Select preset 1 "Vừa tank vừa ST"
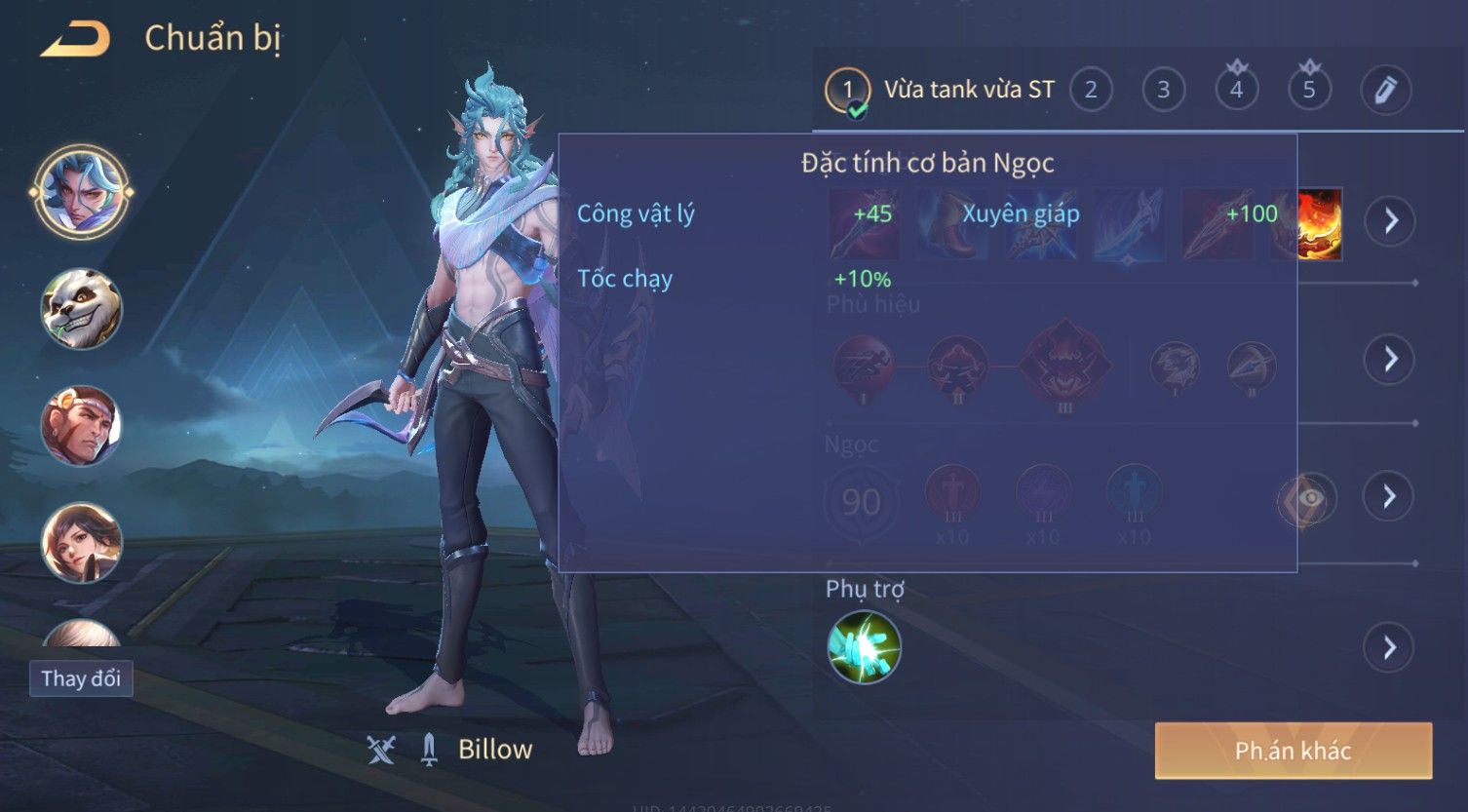The height and width of the screenshot is (812, 1468). [940, 91]
